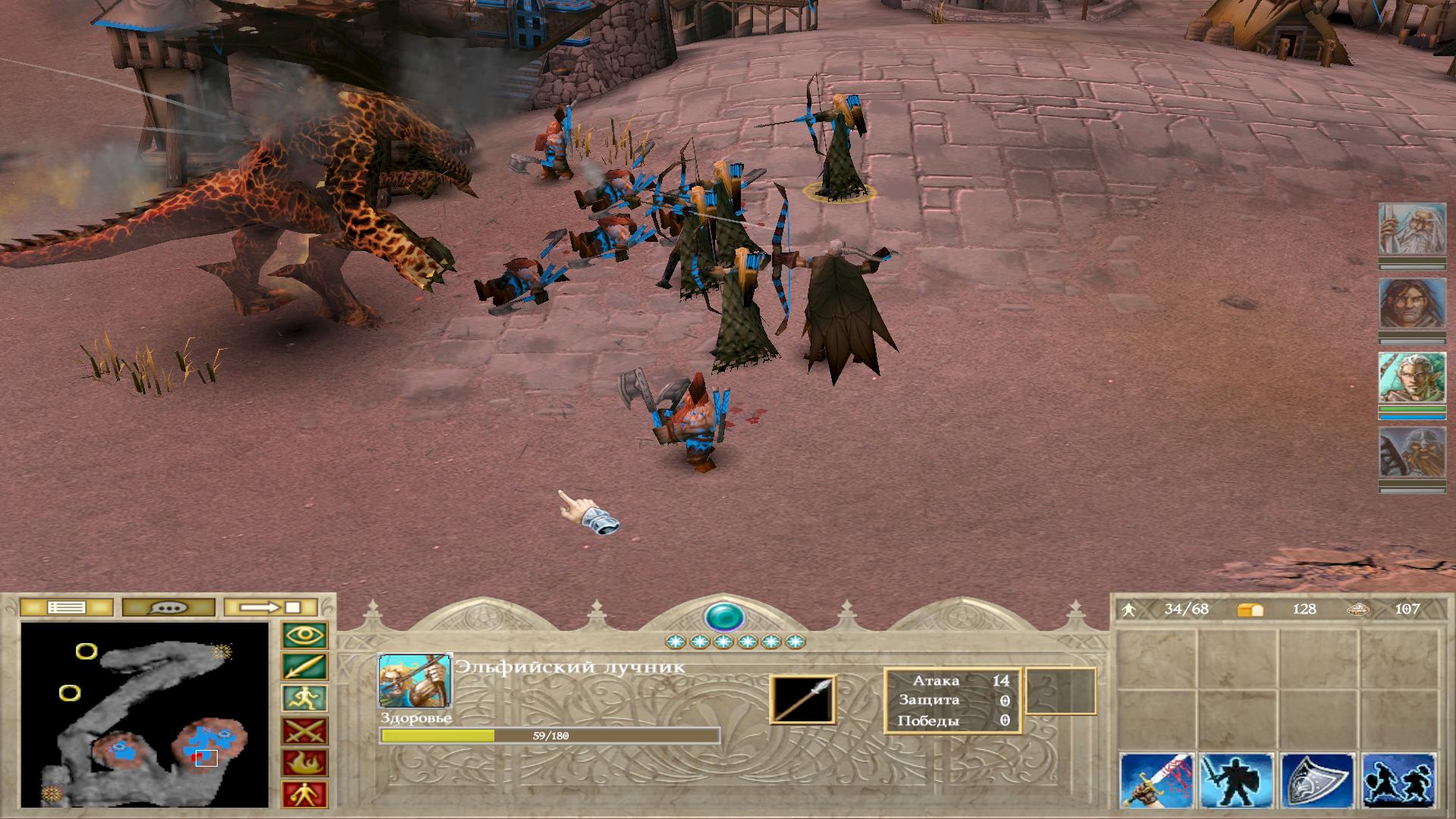Open the list menu button above the minimap
The height and width of the screenshot is (819, 1456).
pos(66,607)
